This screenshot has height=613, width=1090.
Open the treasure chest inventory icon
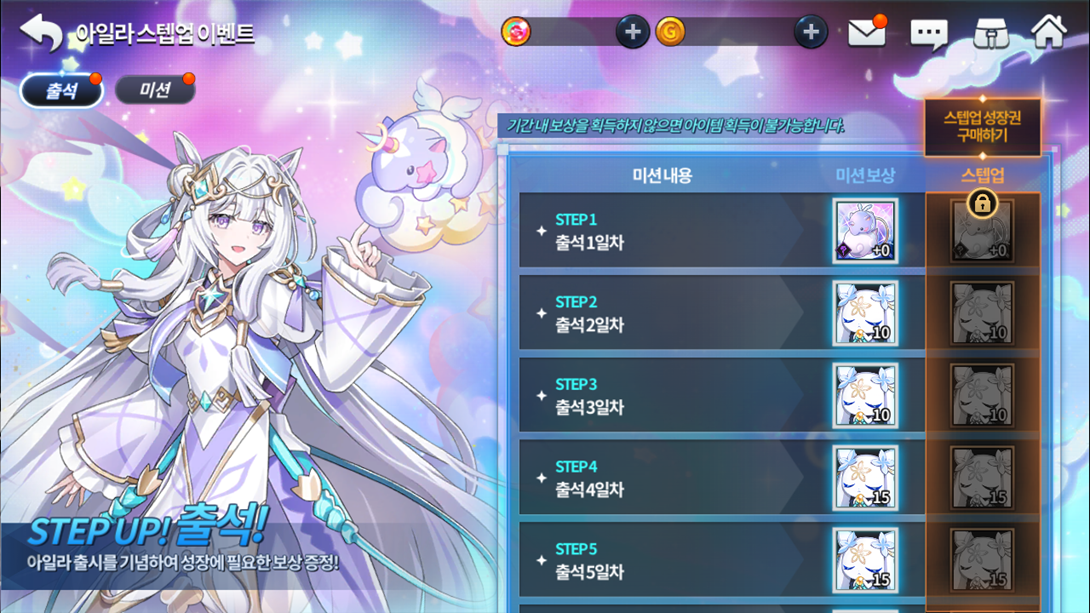coord(989,33)
